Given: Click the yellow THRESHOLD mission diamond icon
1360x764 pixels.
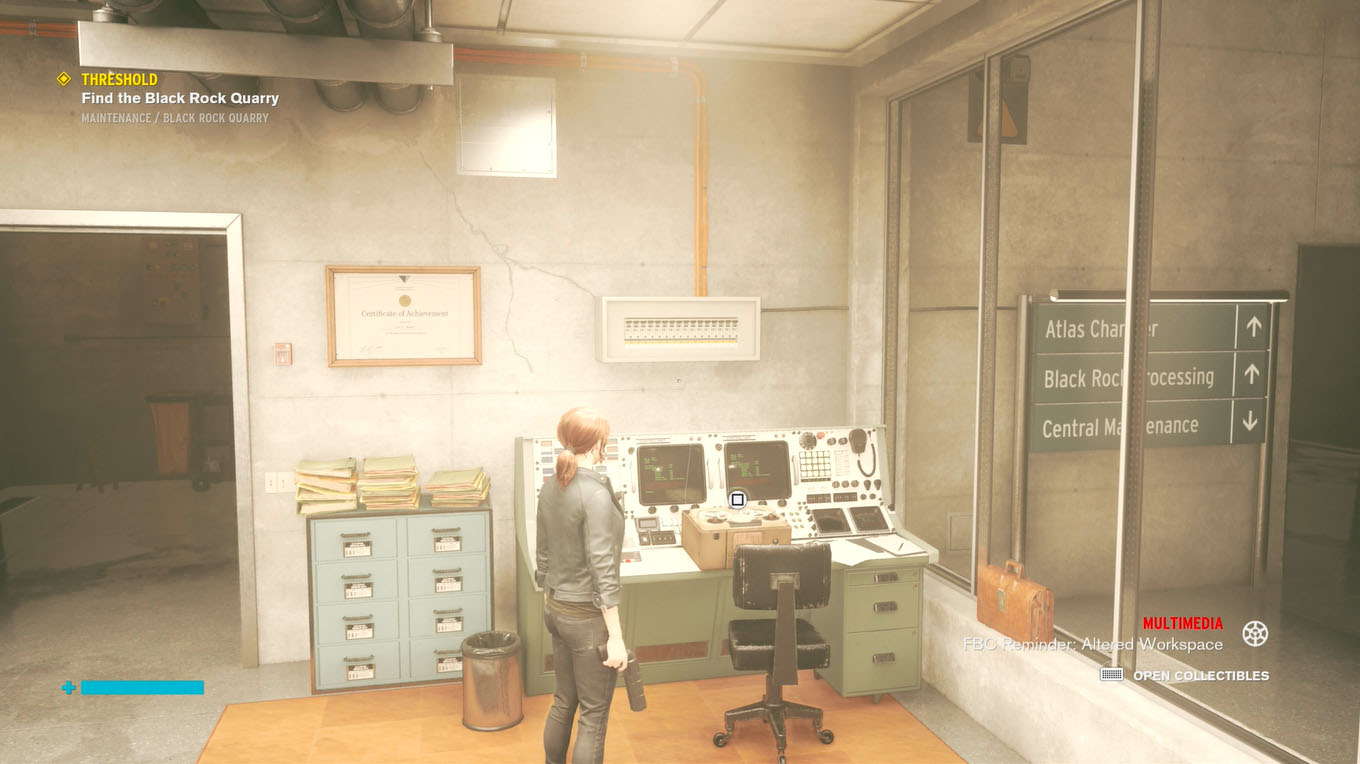Looking at the screenshot, I should 64,78.
